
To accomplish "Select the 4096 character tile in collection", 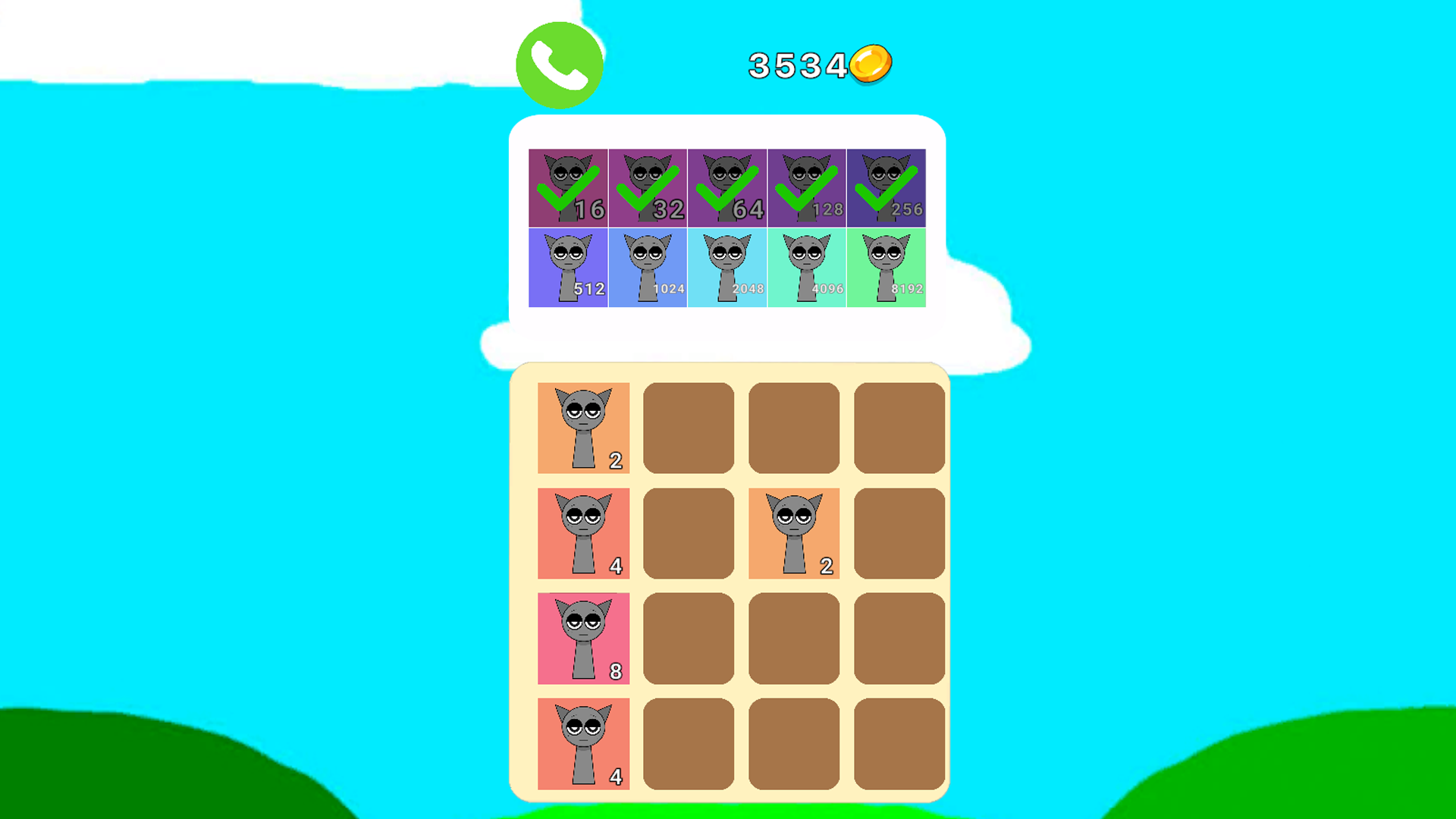I will click(x=808, y=266).
